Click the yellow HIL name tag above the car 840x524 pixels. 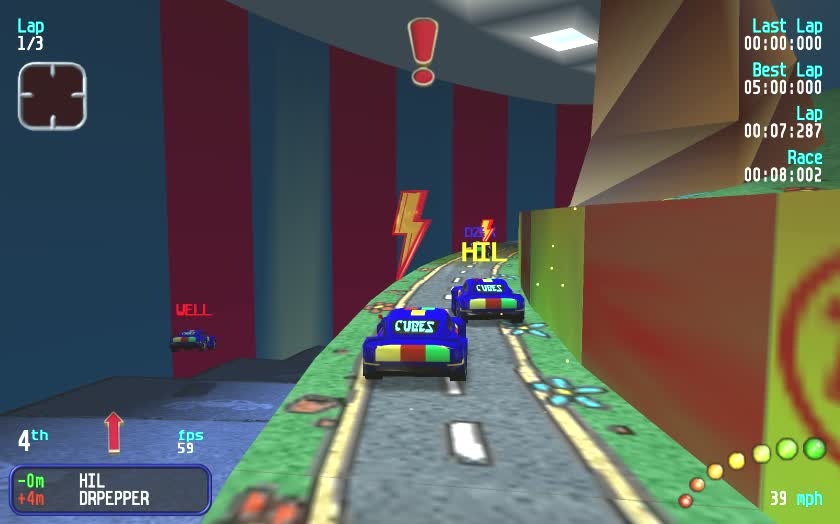click(x=483, y=252)
